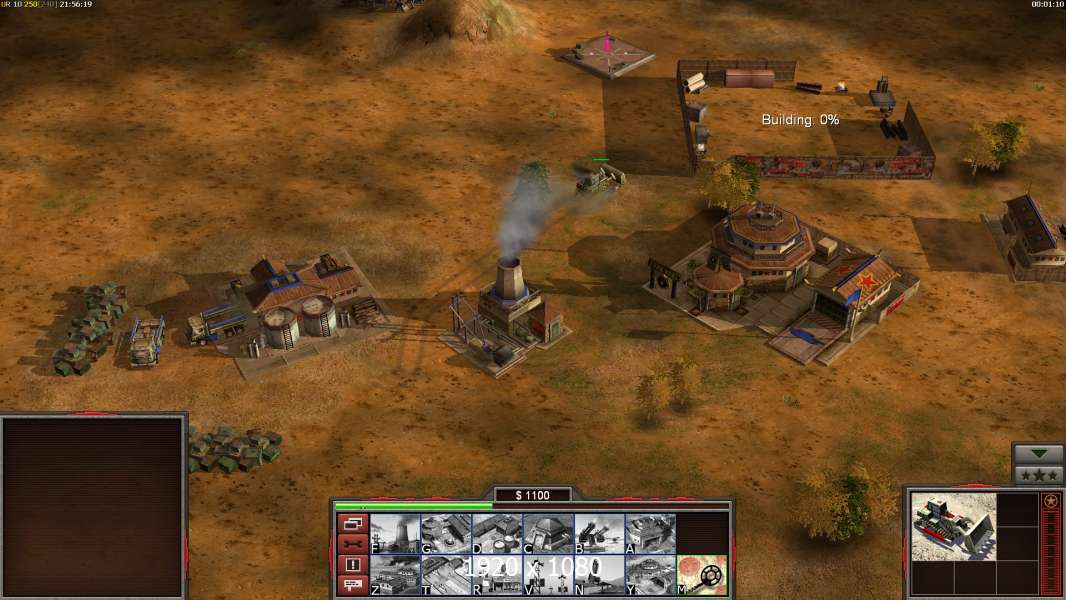Image resolution: width=1066 pixels, height=600 pixels.
Task: Select the twin-gun defense icon marked B
Action: pyautogui.click(x=599, y=534)
